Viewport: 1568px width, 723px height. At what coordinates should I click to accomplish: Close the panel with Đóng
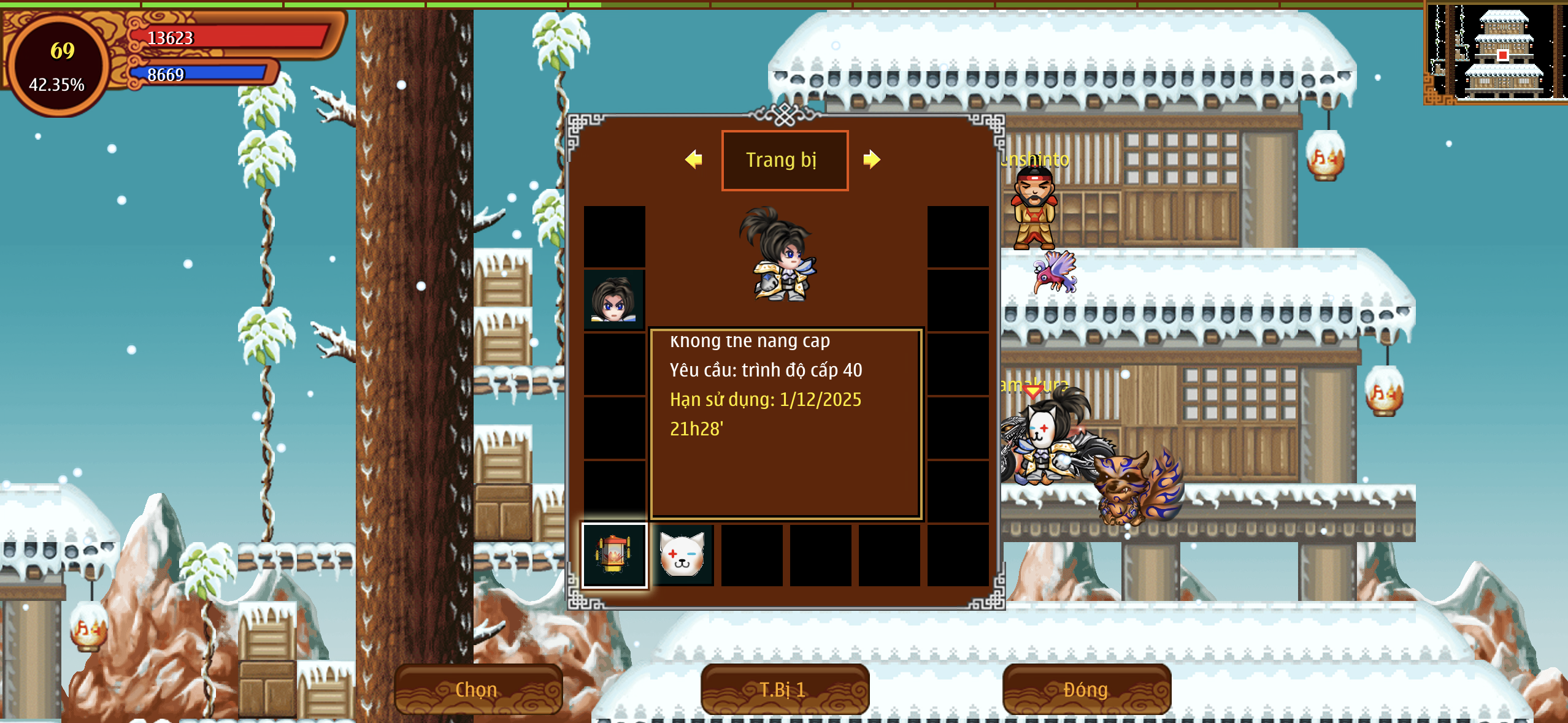click(x=1086, y=689)
